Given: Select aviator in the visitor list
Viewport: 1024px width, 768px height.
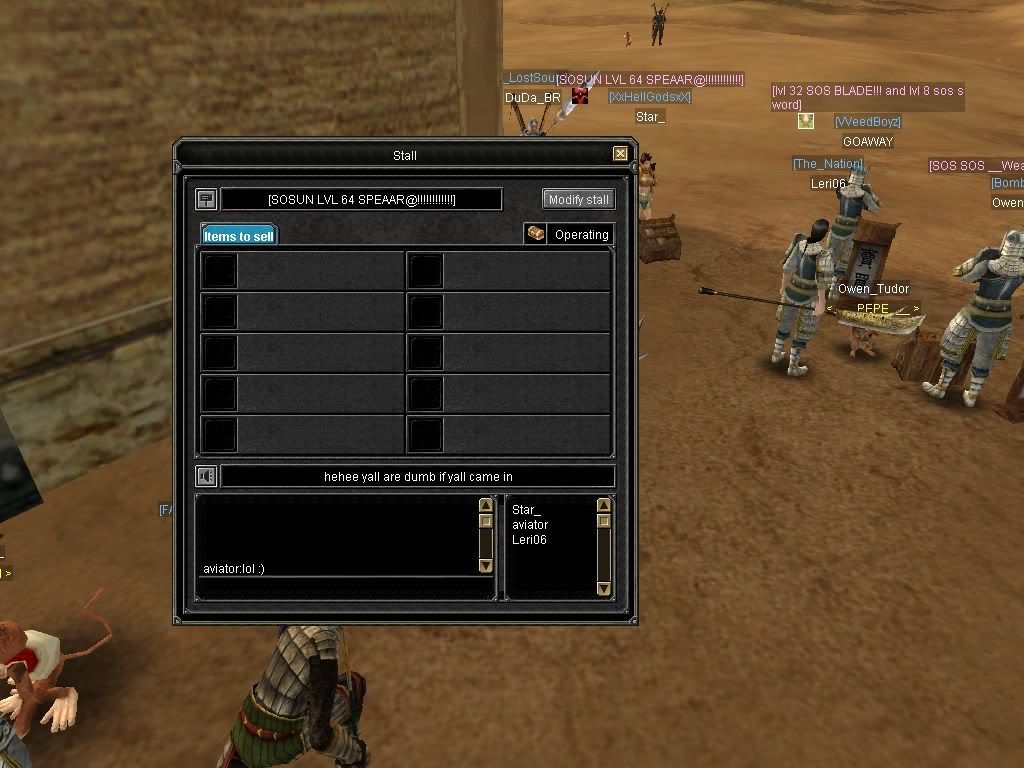Looking at the screenshot, I should pos(530,525).
